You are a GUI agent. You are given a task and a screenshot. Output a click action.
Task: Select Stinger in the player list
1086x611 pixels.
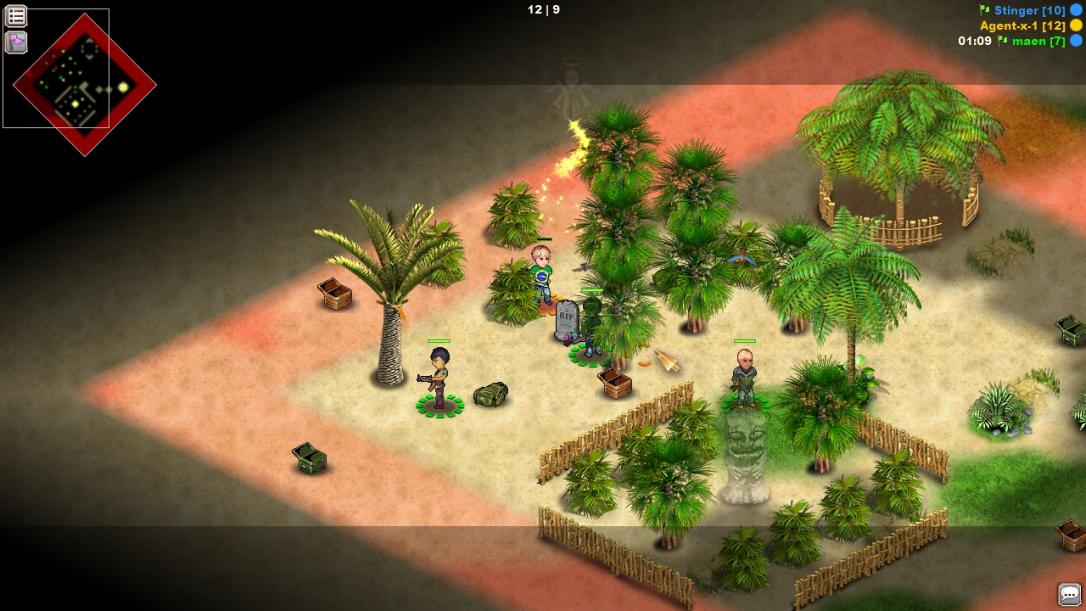pos(1029,10)
